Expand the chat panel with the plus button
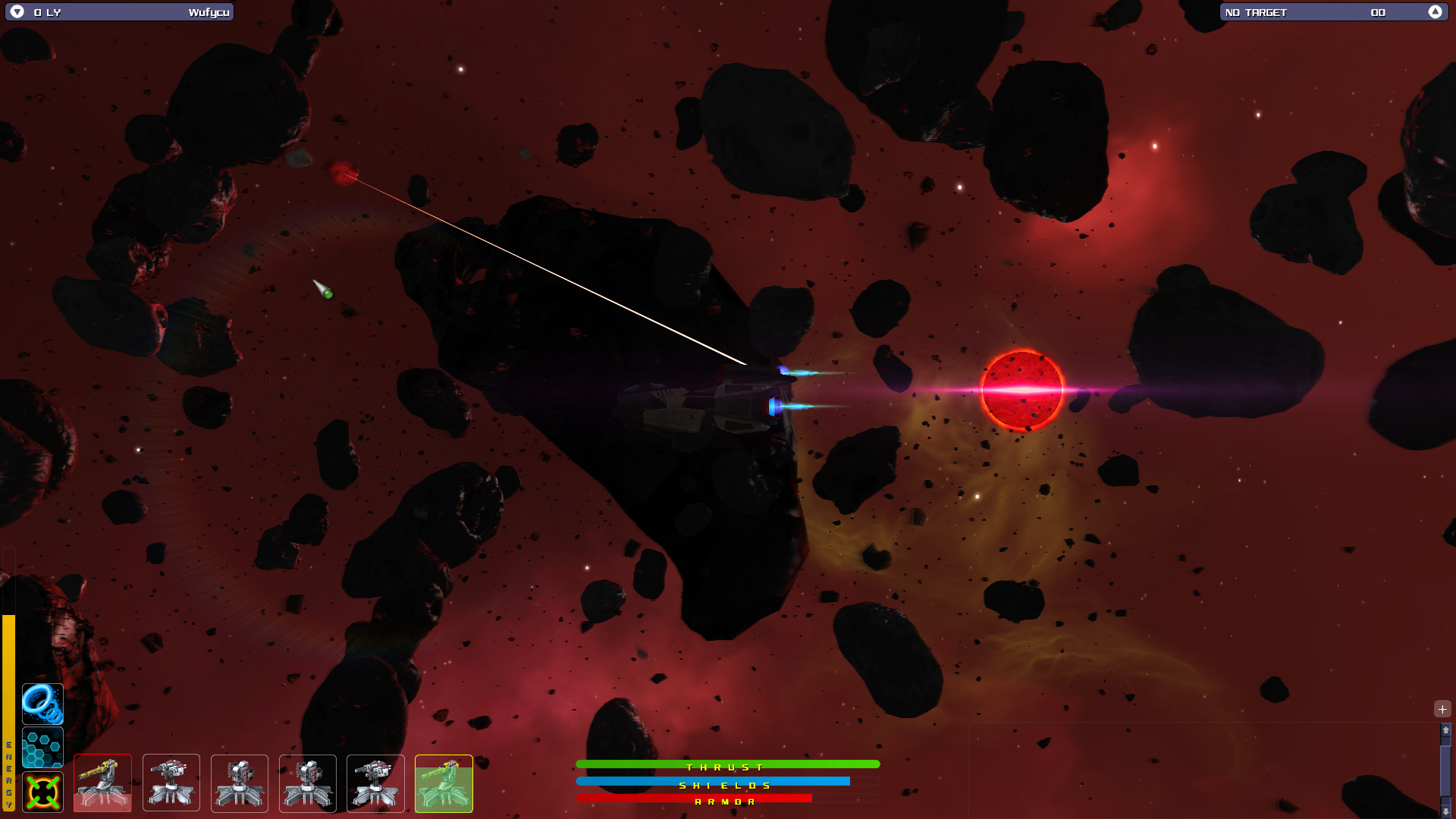 (x=1442, y=709)
